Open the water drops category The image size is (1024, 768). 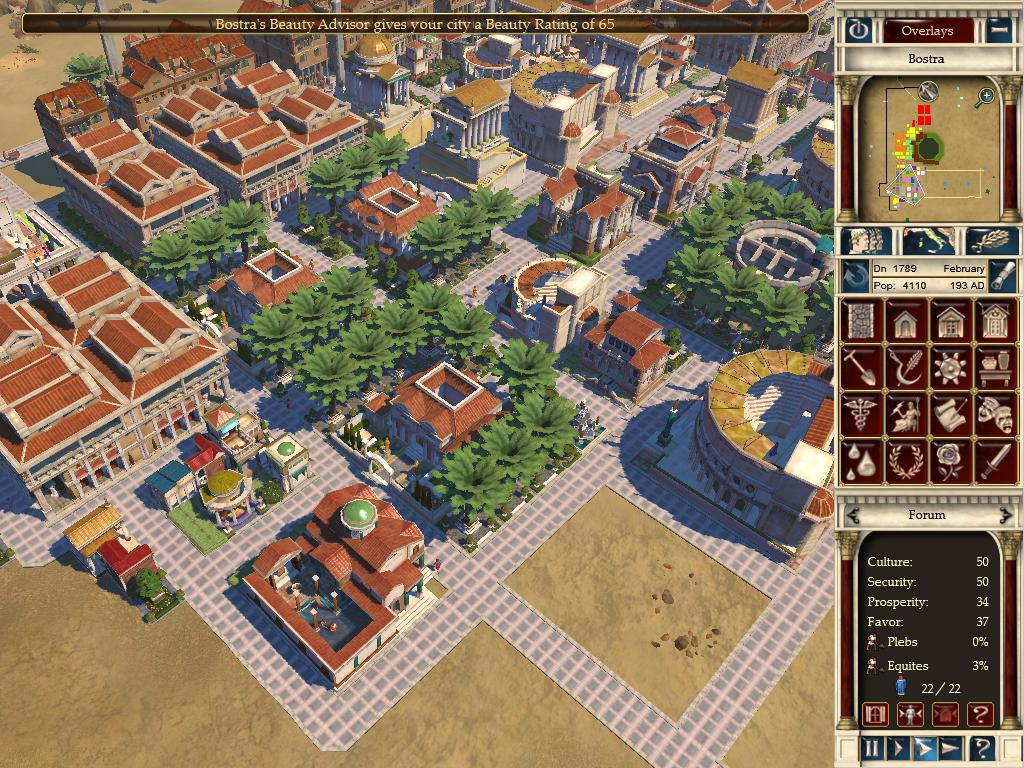(859, 461)
